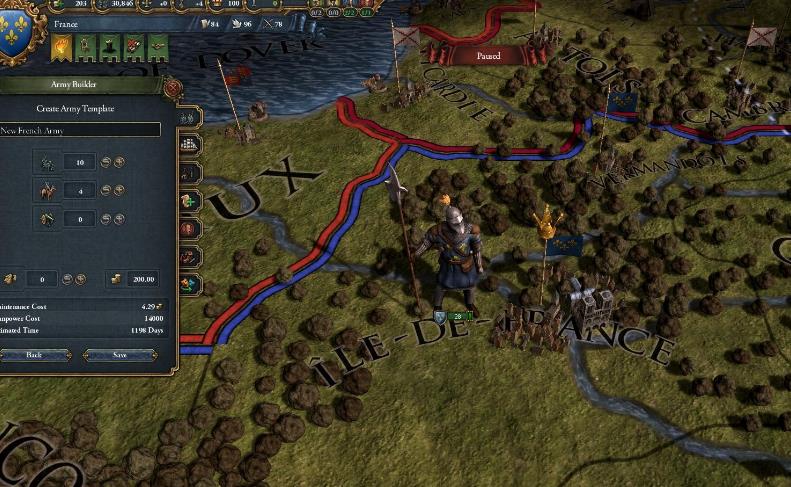Edit the New French Army name field
This screenshot has width=791, height=487.
(80, 130)
